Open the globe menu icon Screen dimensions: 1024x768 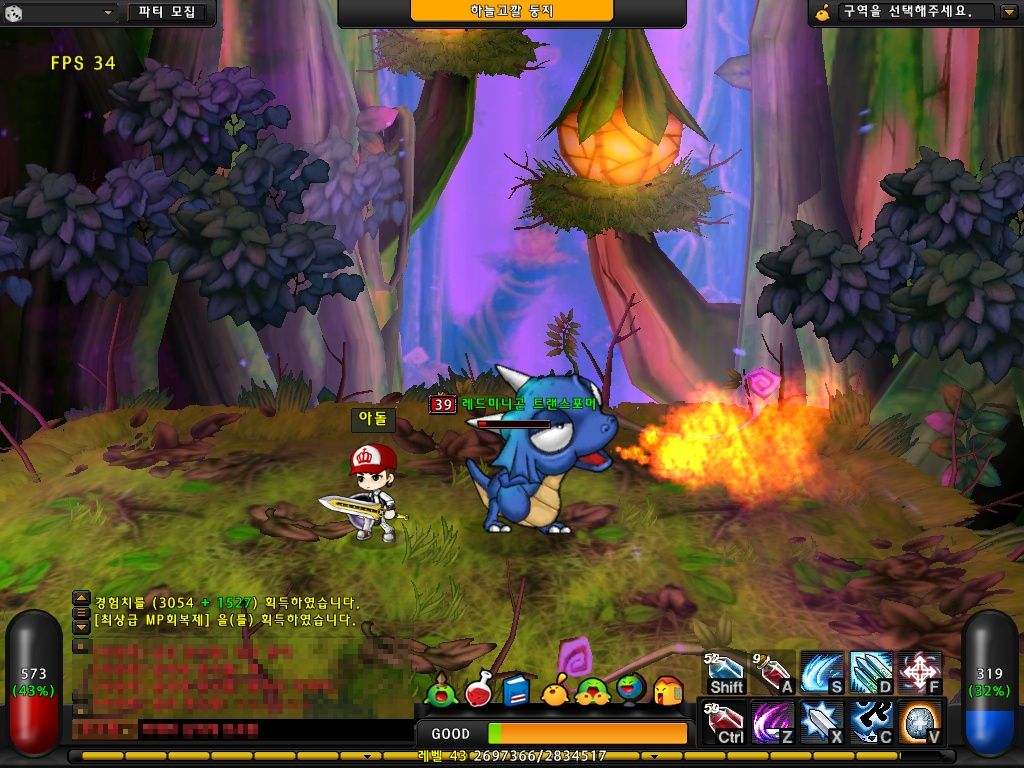tap(631, 689)
